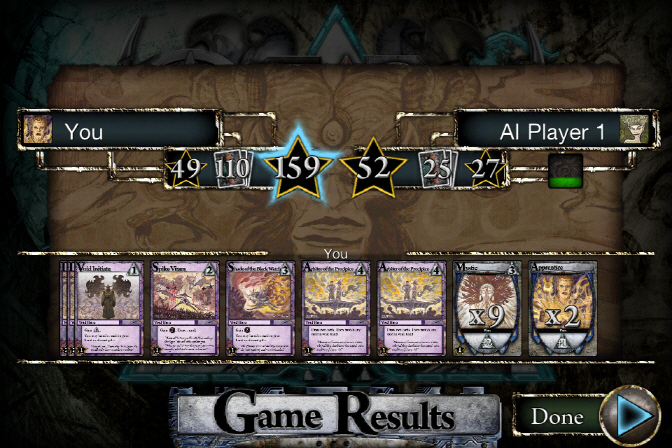
Task: Open the Apprentice x2 card stack
Action: pos(565,309)
